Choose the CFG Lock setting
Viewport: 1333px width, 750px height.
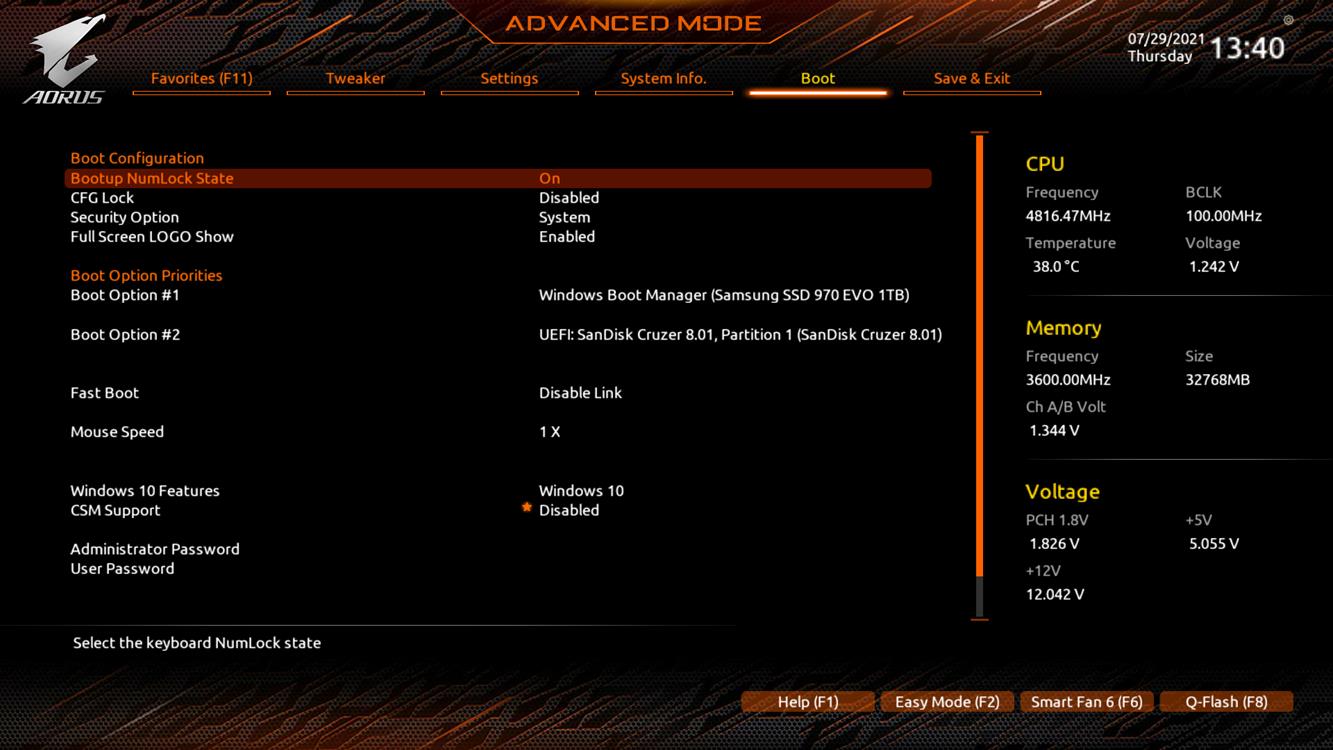tap(102, 198)
